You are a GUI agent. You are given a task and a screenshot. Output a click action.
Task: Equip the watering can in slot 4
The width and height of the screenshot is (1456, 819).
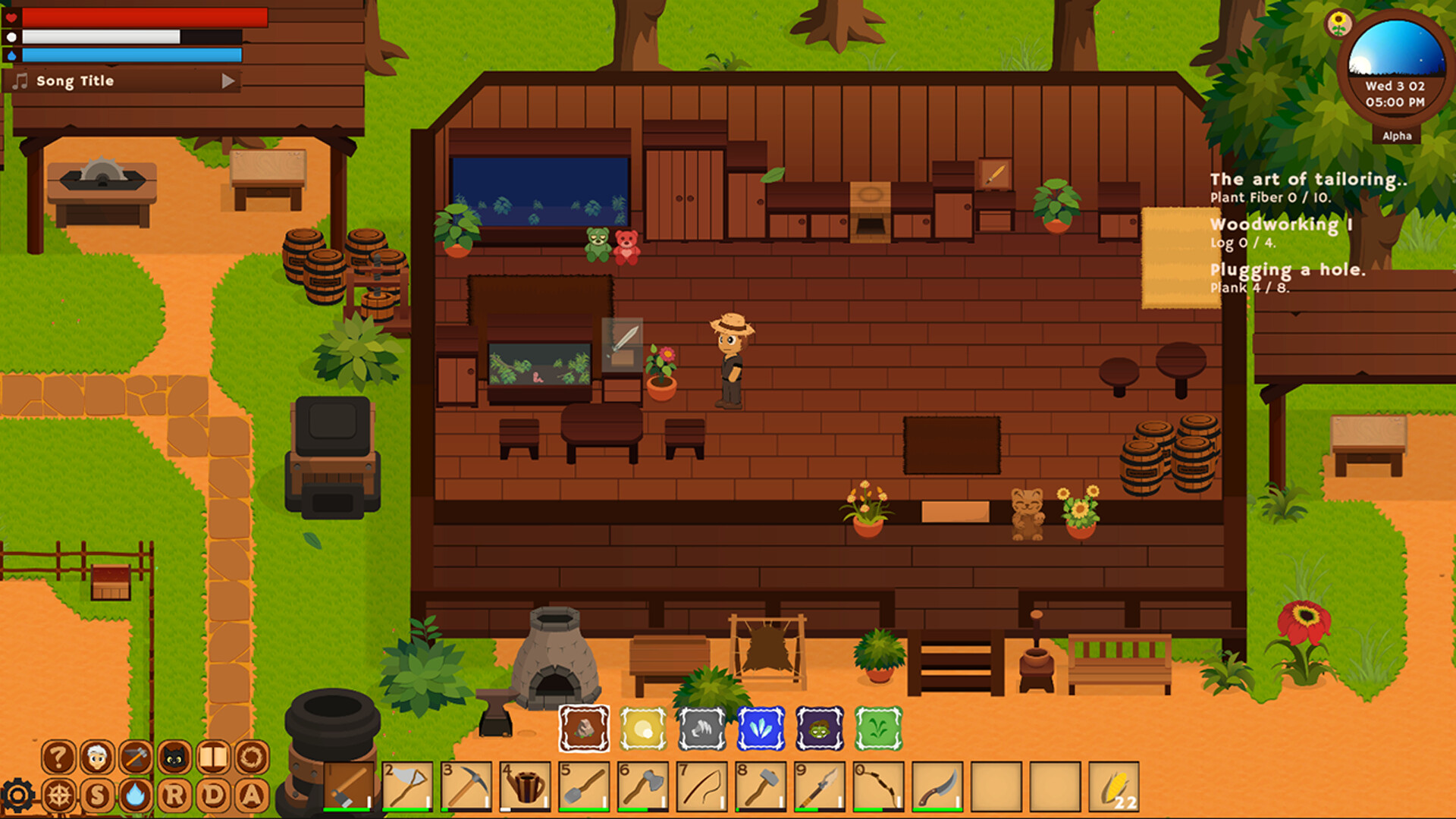tap(525, 786)
